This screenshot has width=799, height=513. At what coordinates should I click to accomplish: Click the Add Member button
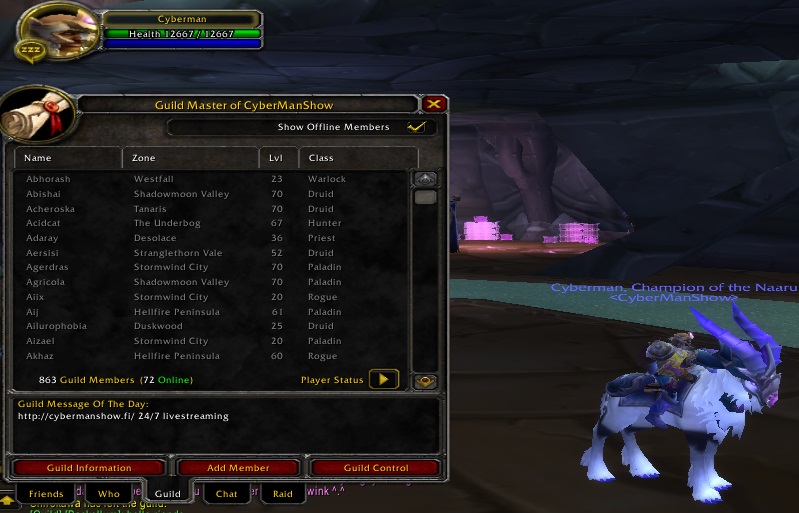coord(238,468)
